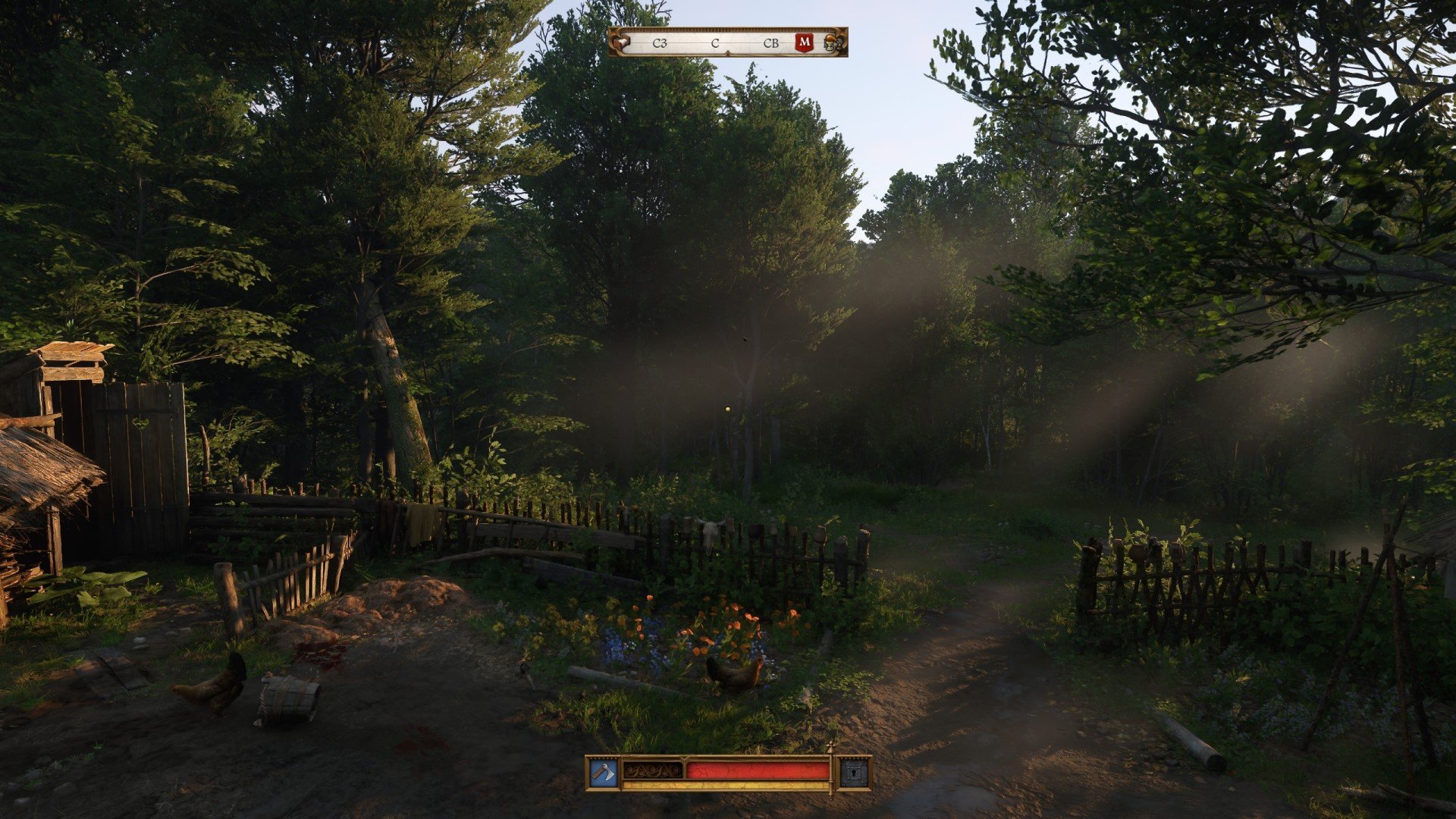
Task: Click the compass direction strip
Action: [x=715, y=42]
